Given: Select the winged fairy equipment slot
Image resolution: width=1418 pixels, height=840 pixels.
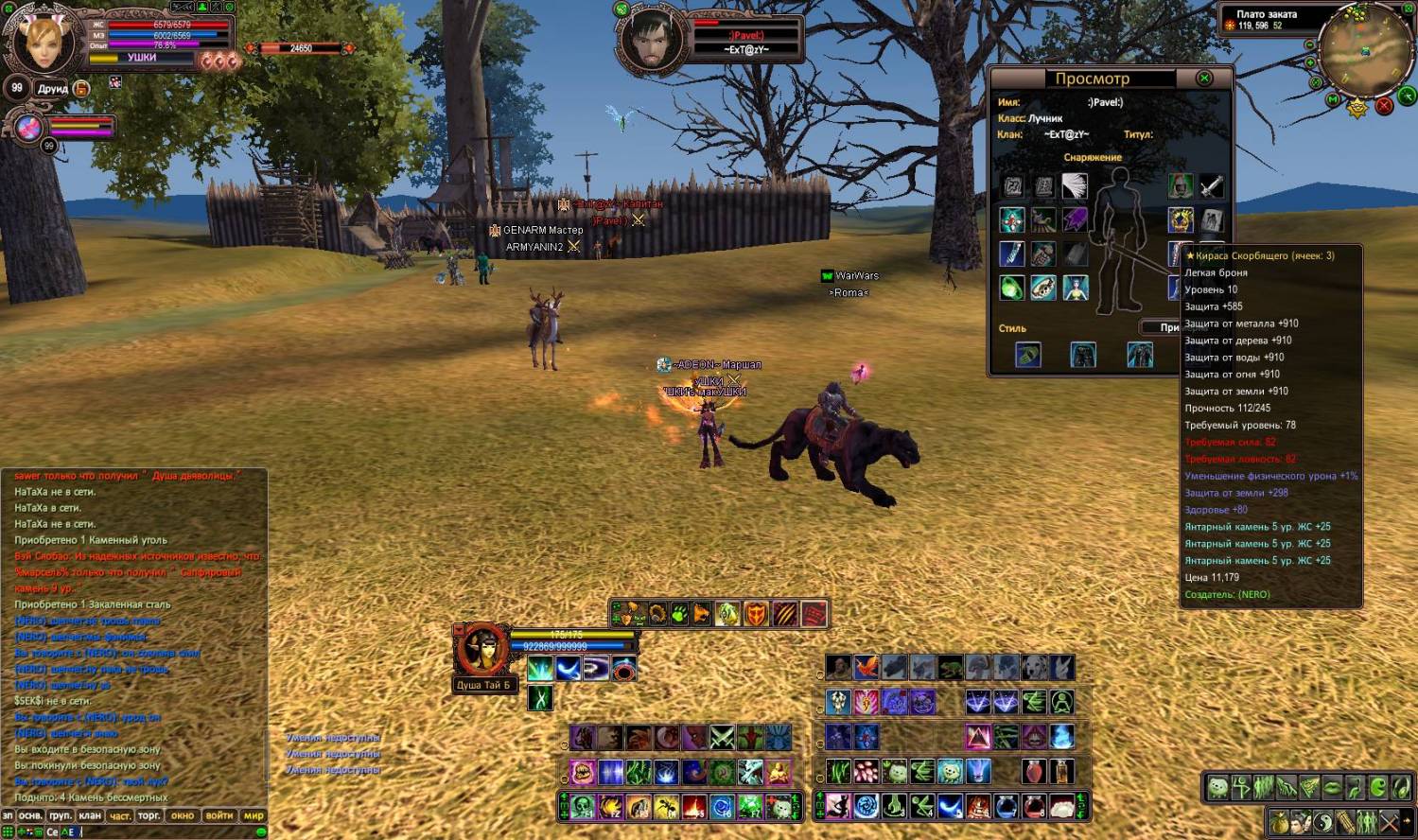Looking at the screenshot, I should [1075, 288].
